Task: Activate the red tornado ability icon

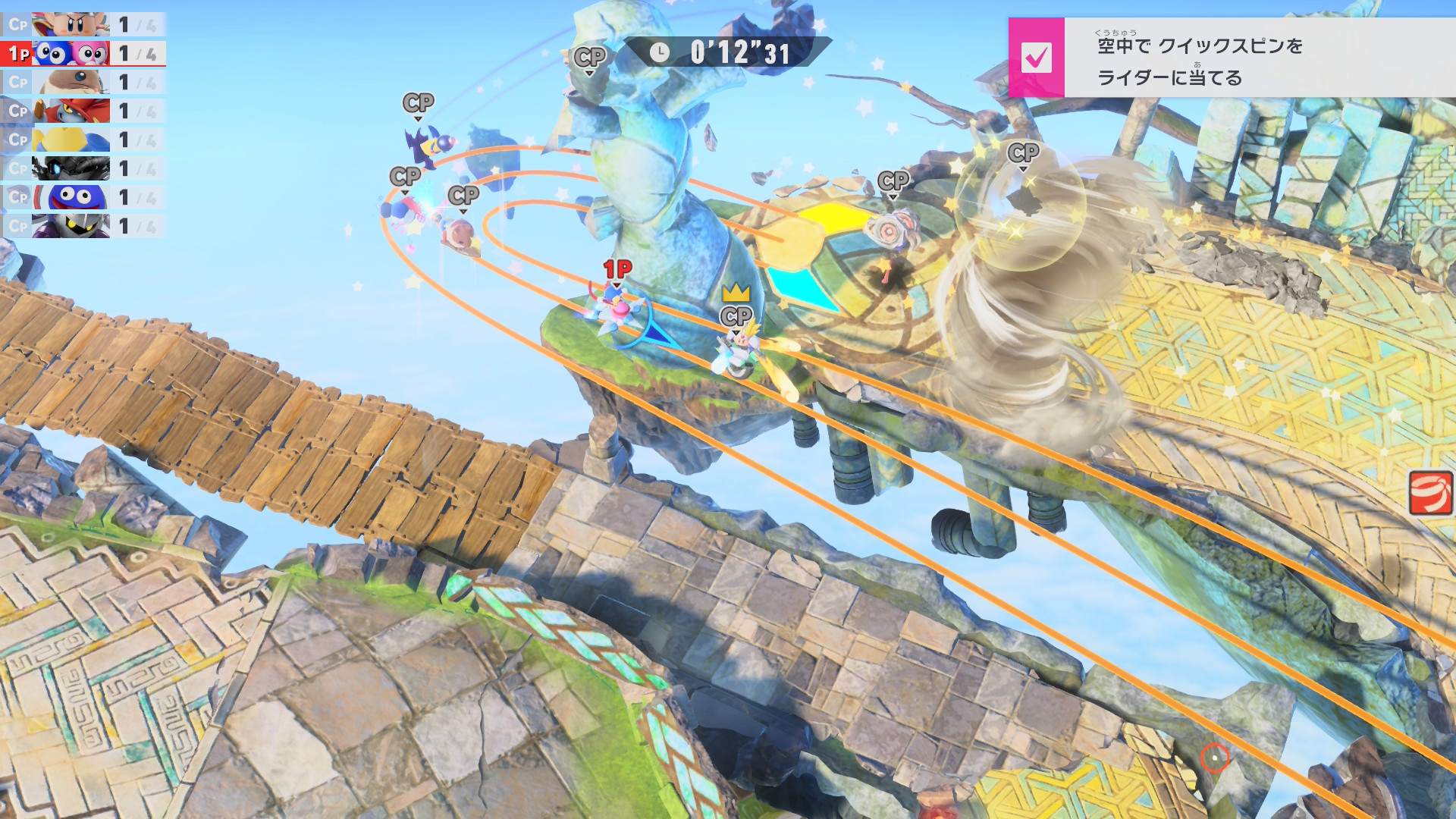Action: [1430, 493]
